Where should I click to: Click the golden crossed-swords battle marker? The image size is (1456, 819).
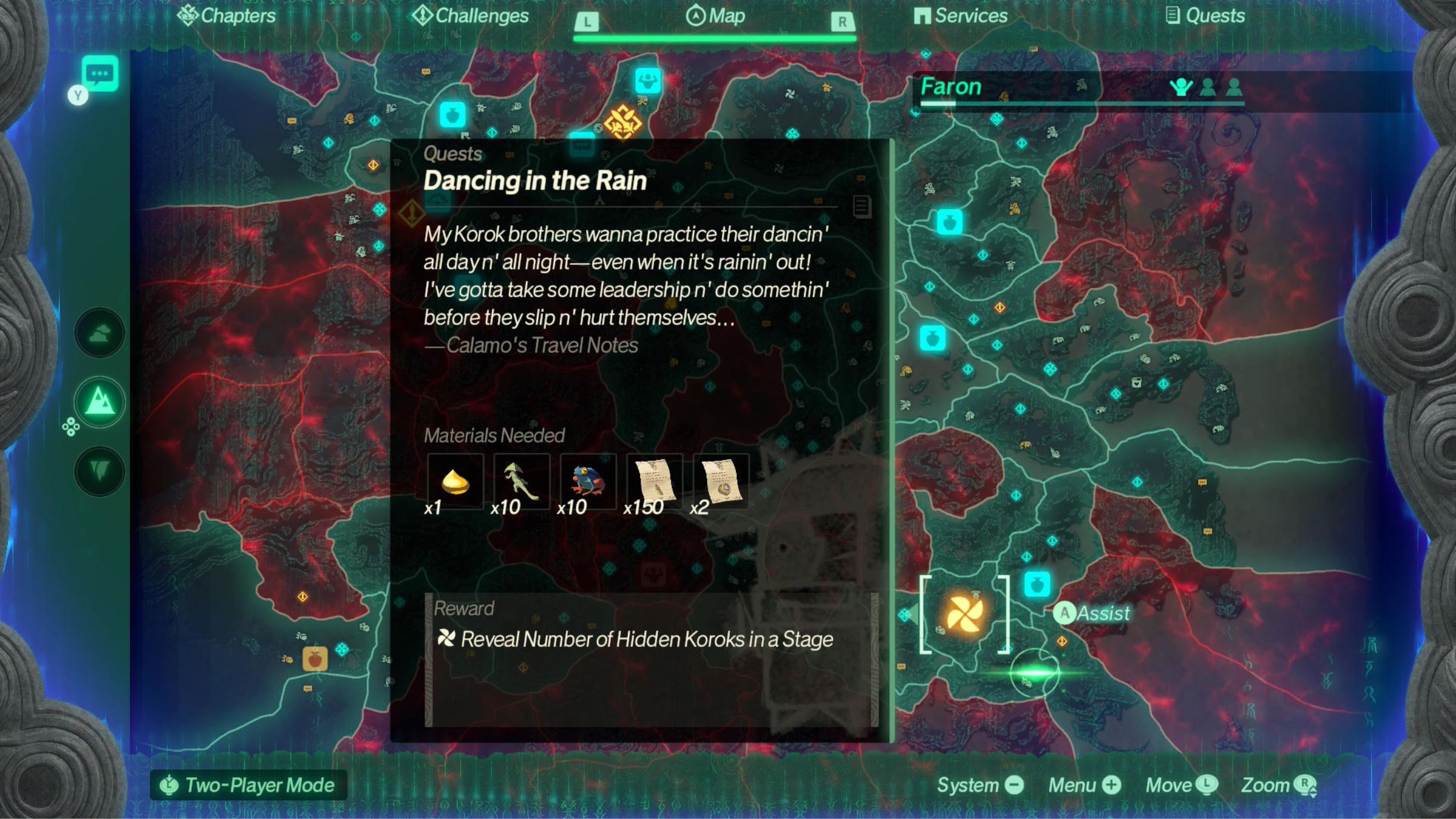tap(623, 122)
